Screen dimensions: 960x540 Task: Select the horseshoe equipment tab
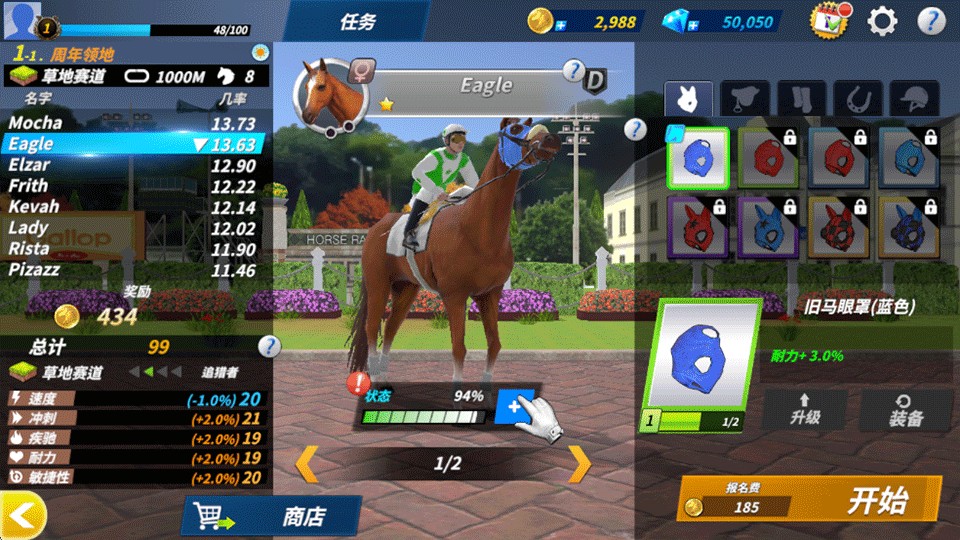tap(858, 99)
